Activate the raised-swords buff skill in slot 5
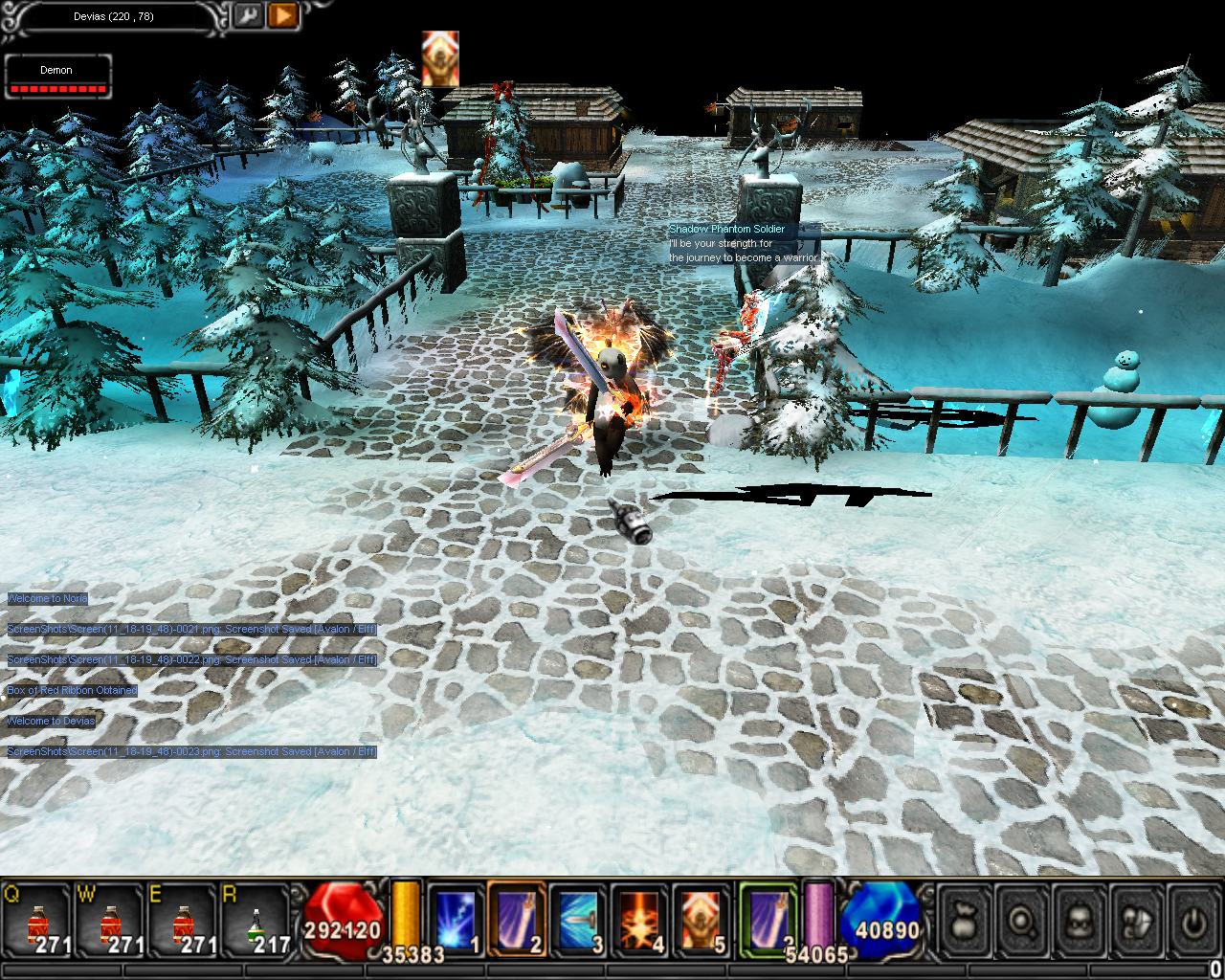The width and height of the screenshot is (1225, 980). click(701, 921)
